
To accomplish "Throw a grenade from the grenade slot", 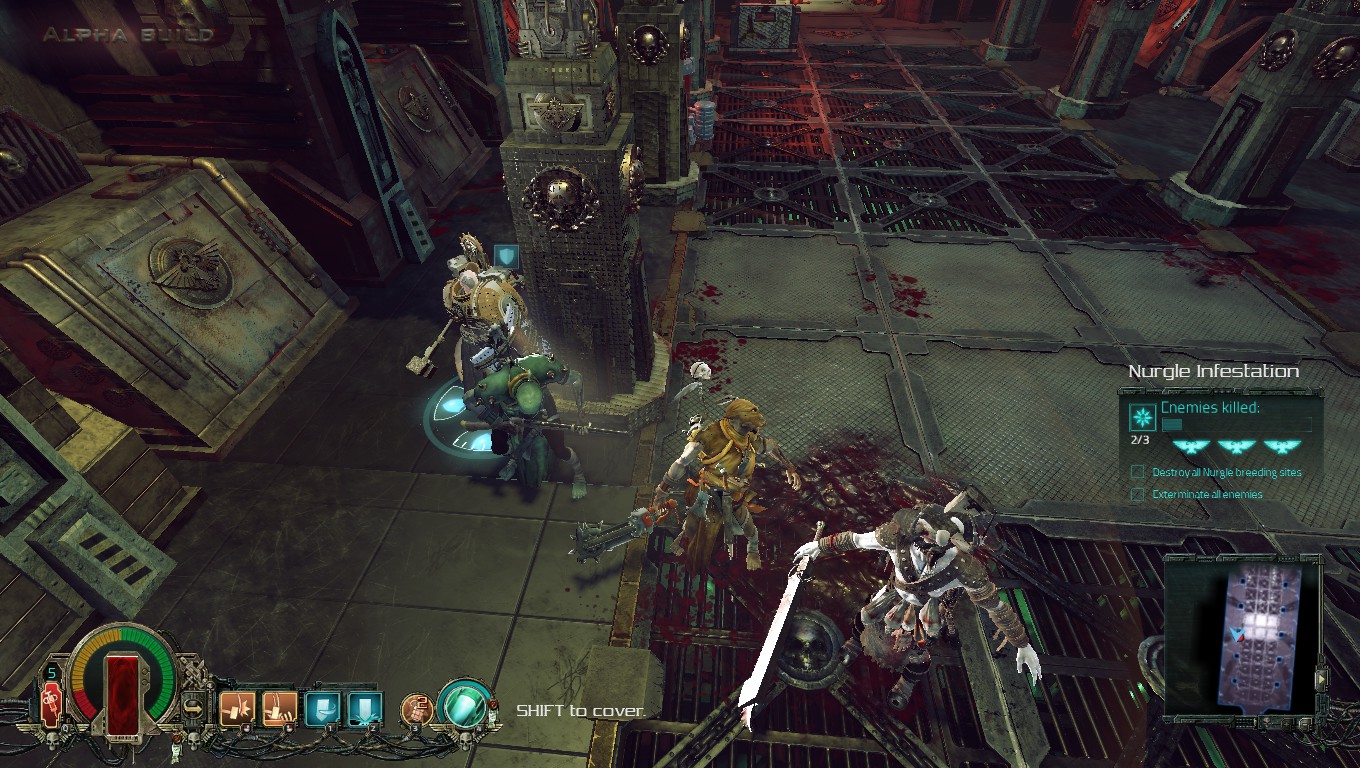I will pos(415,709).
